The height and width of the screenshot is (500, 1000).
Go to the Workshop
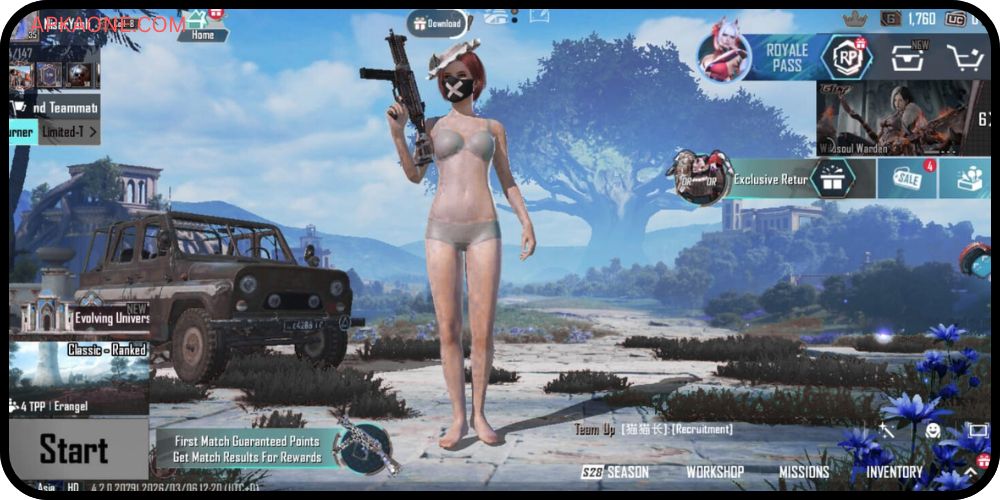point(714,472)
